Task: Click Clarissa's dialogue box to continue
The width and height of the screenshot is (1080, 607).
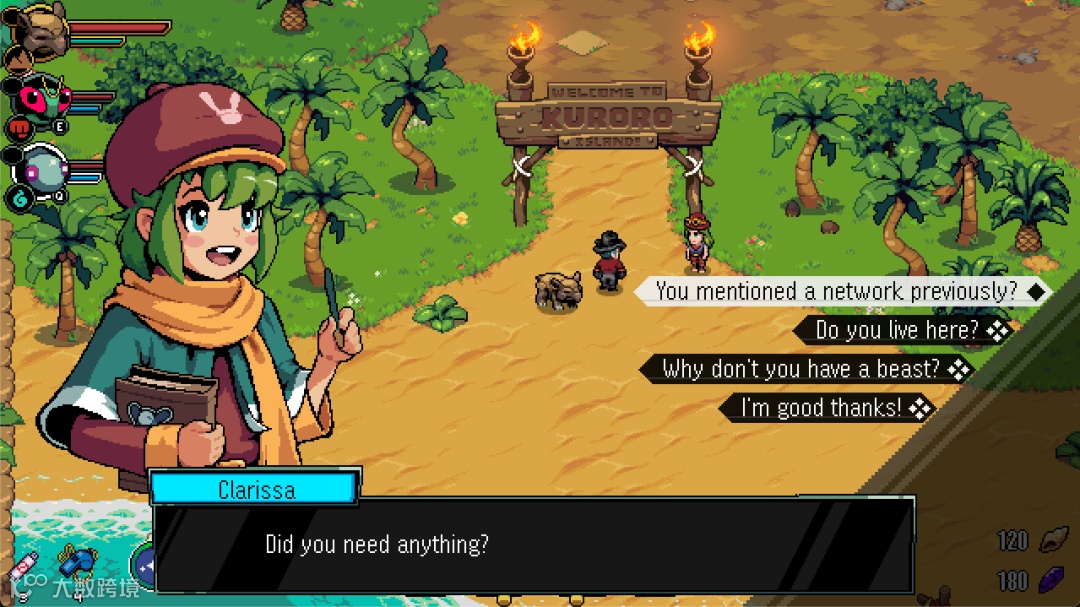Action: pos(534,545)
